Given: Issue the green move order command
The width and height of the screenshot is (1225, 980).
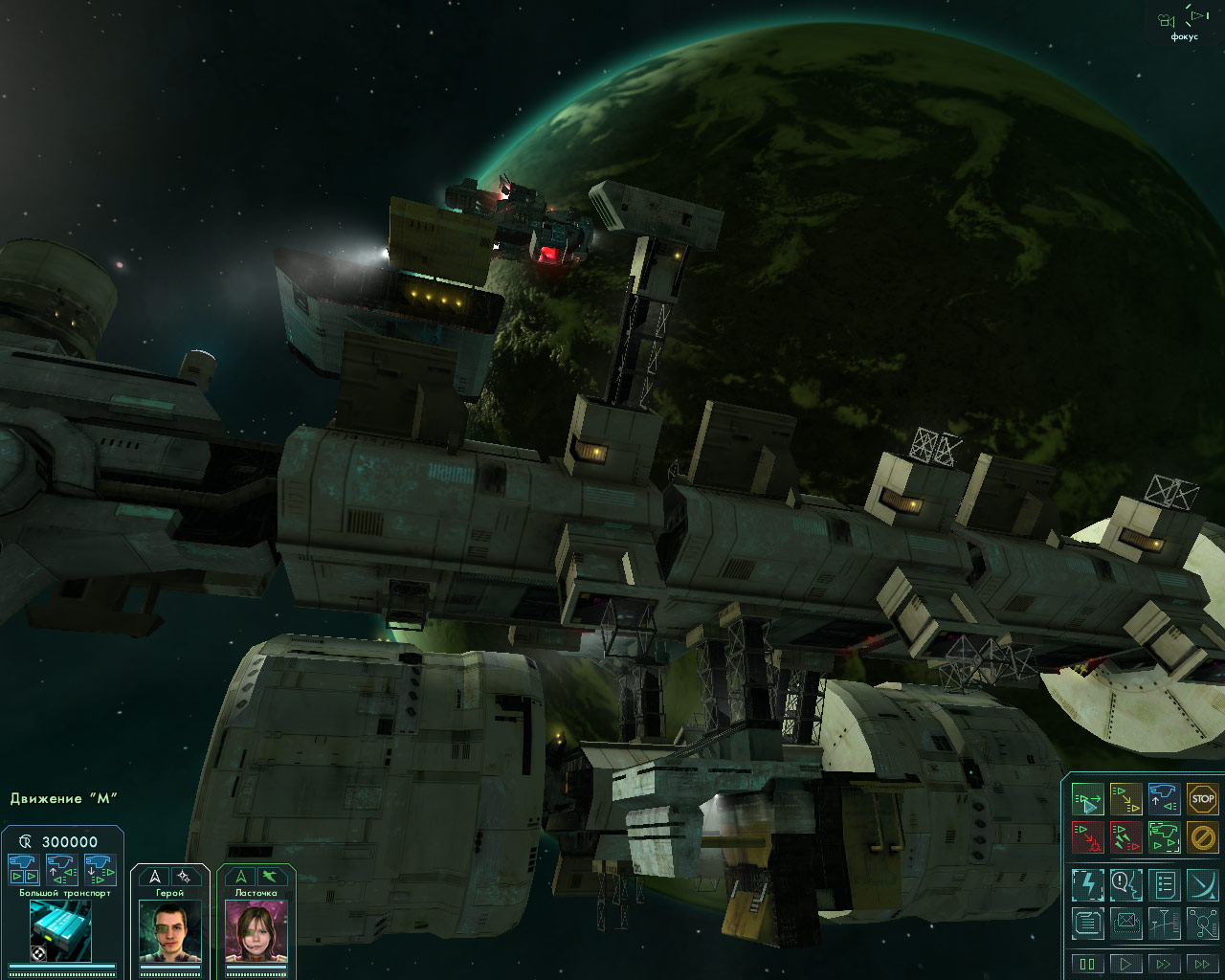Looking at the screenshot, I should (1088, 799).
